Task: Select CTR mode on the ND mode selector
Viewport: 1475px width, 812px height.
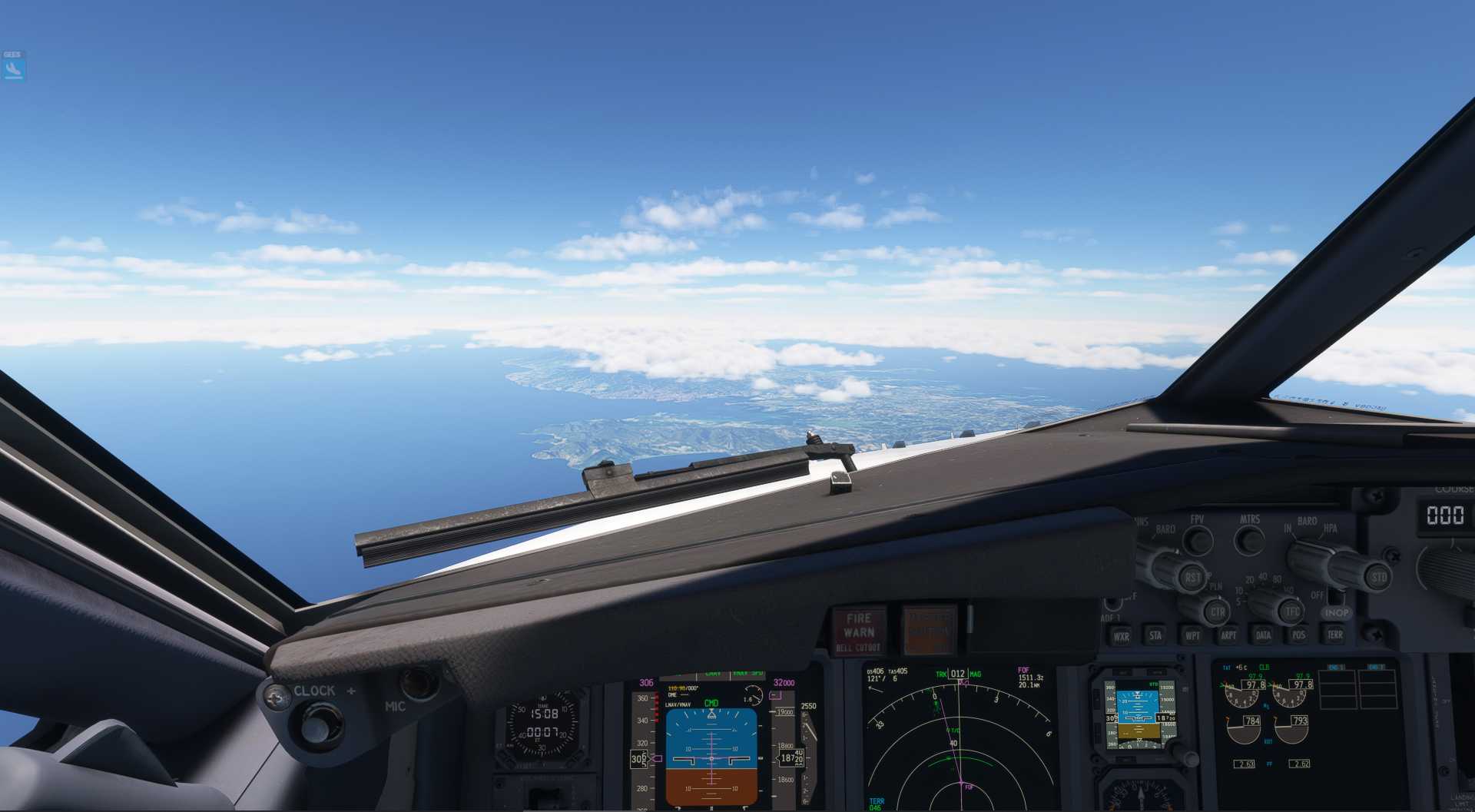Action: point(1218,612)
